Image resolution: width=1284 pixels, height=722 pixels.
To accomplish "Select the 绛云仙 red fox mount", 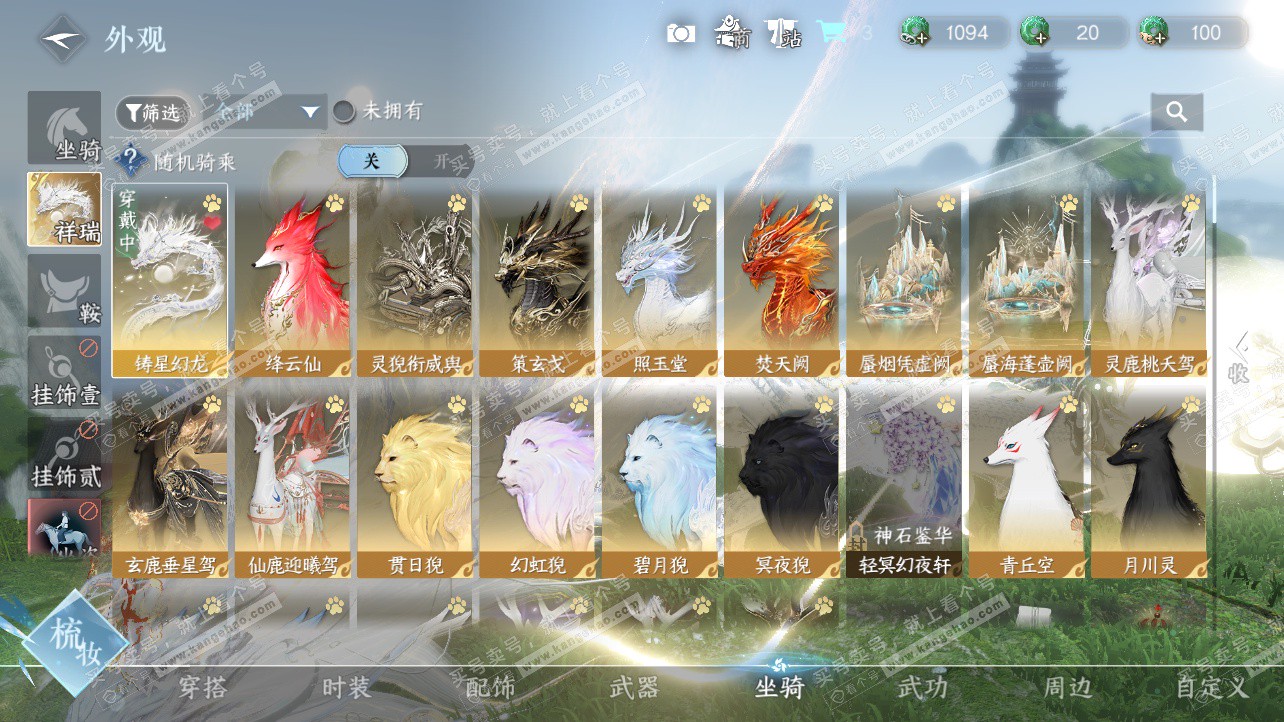I will (x=293, y=280).
